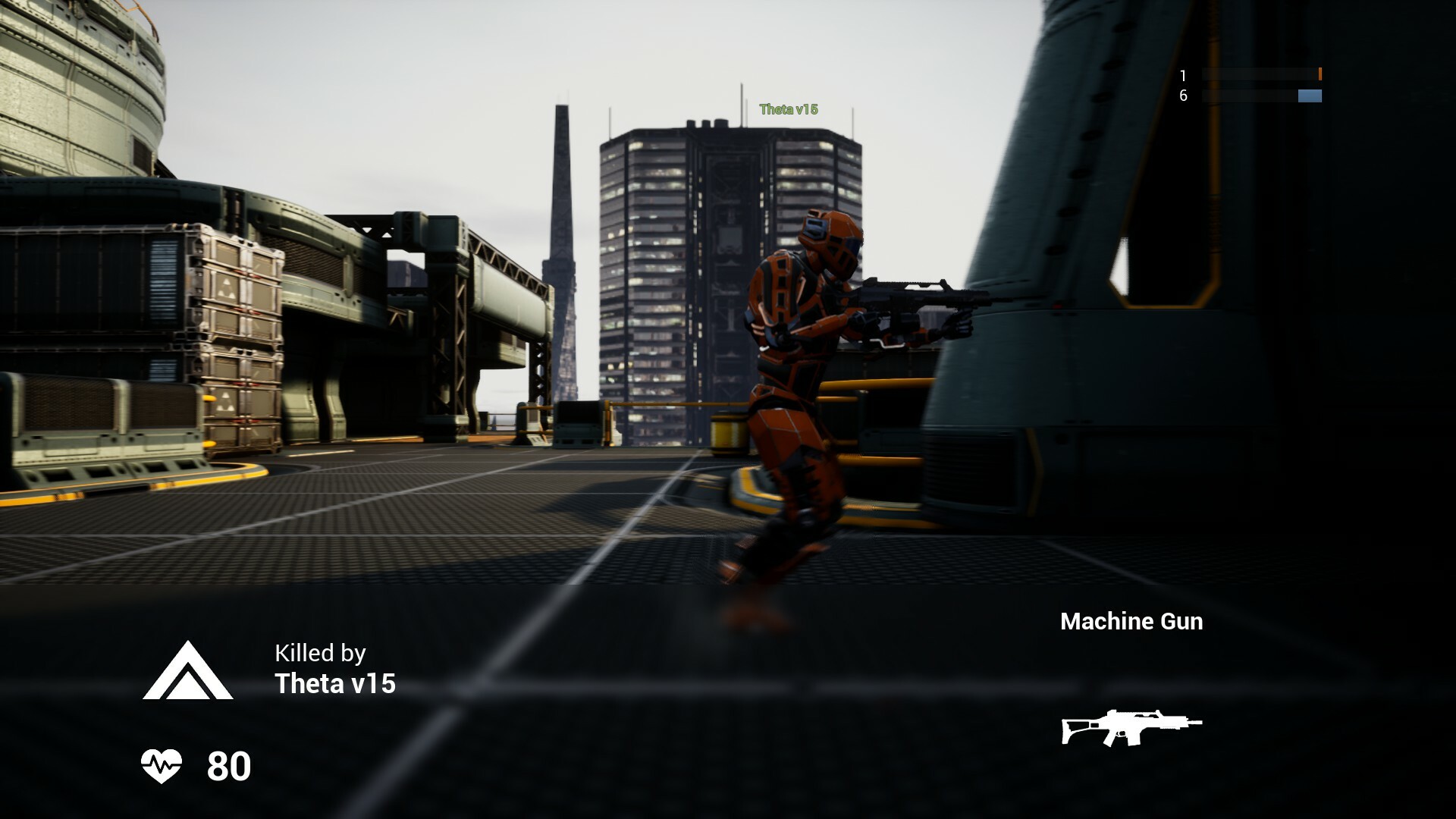Click the orange team progress bar
The image size is (1456, 819).
tap(1263, 74)
